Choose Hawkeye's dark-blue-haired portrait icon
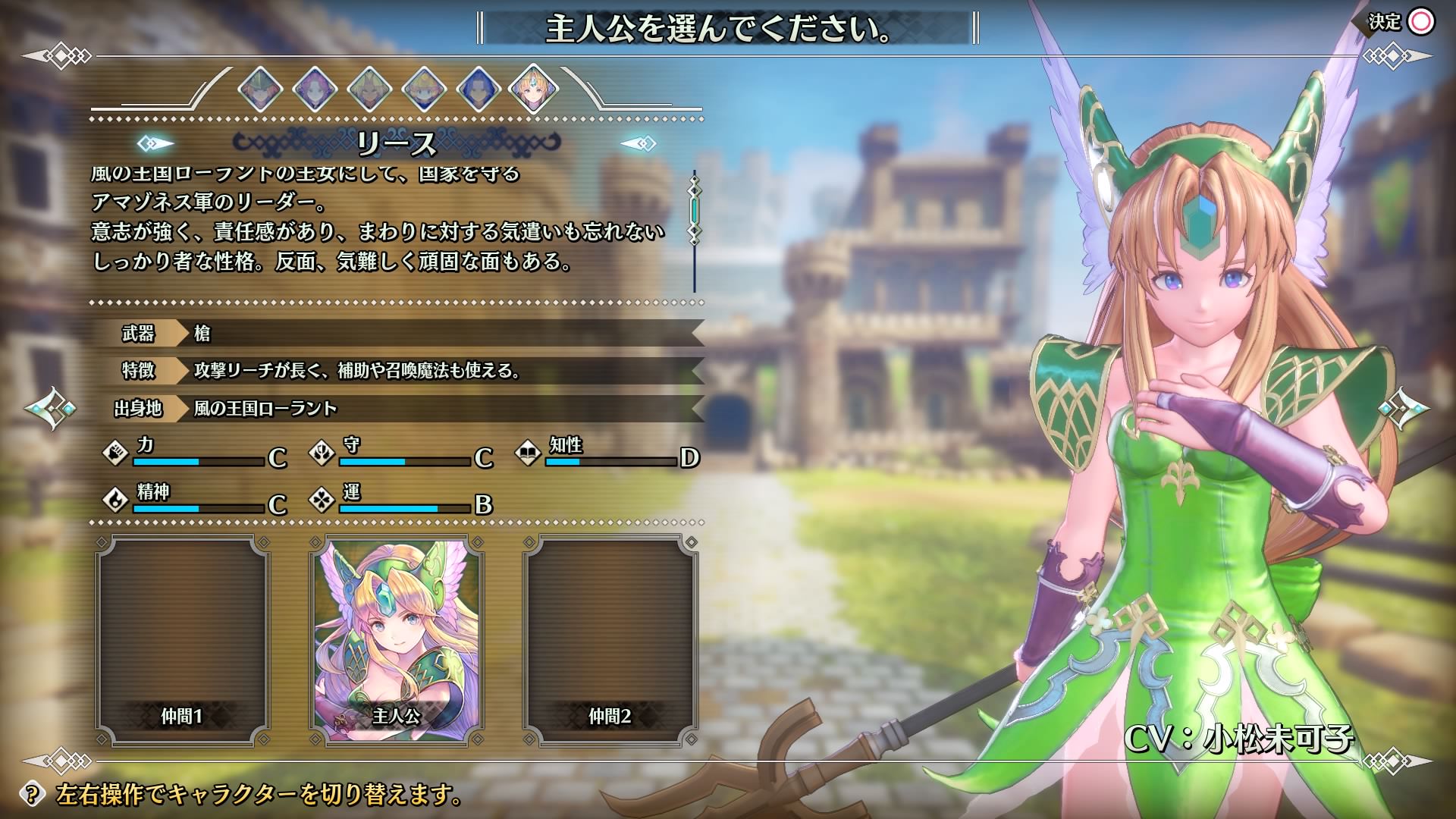 [x=479, y=90]
